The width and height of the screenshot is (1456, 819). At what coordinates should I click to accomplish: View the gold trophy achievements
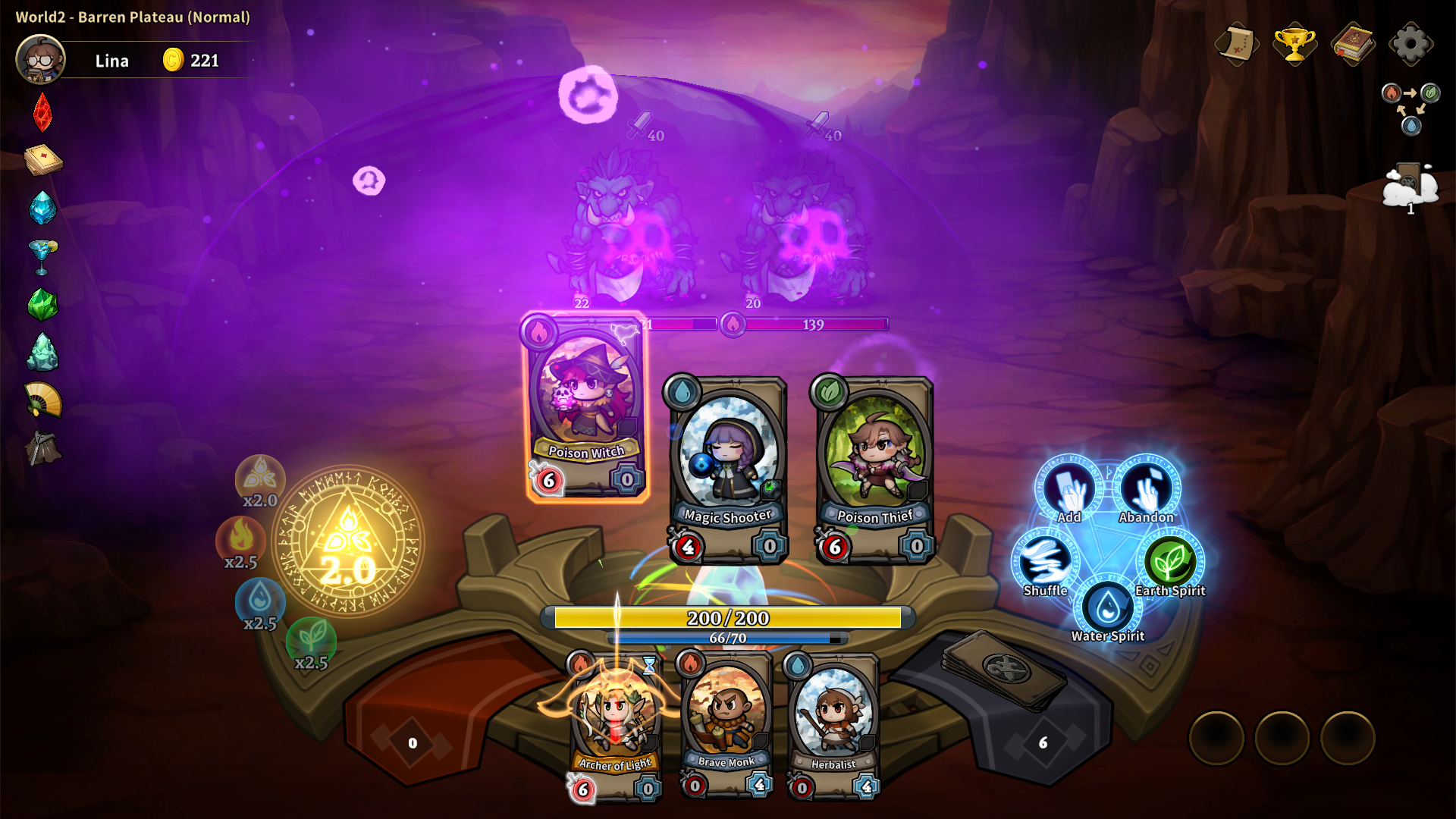click(x=1294, y=44)
